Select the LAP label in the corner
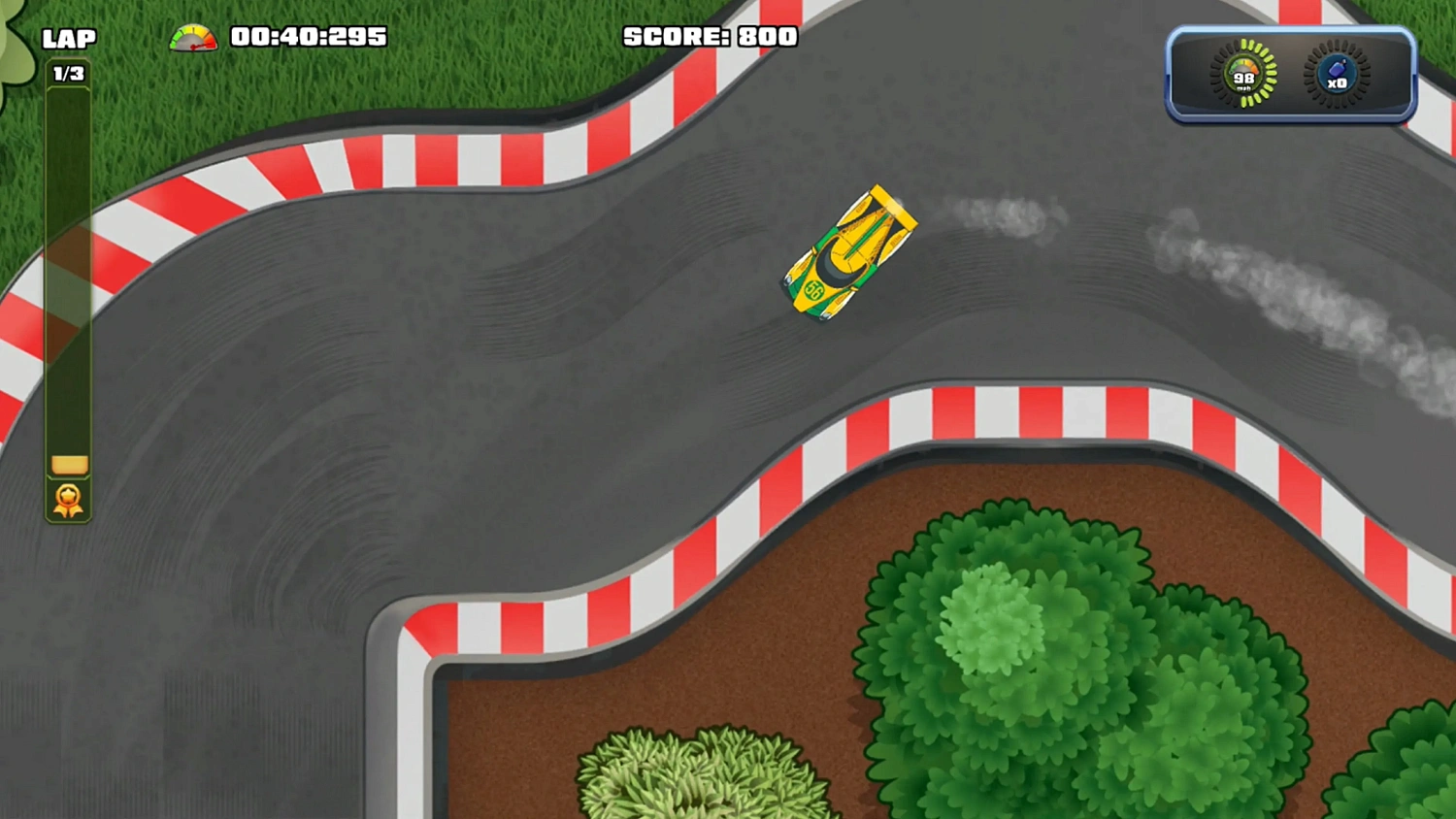Image resolution: width=1456 pixels, height=819 pixels. (68, 37)
